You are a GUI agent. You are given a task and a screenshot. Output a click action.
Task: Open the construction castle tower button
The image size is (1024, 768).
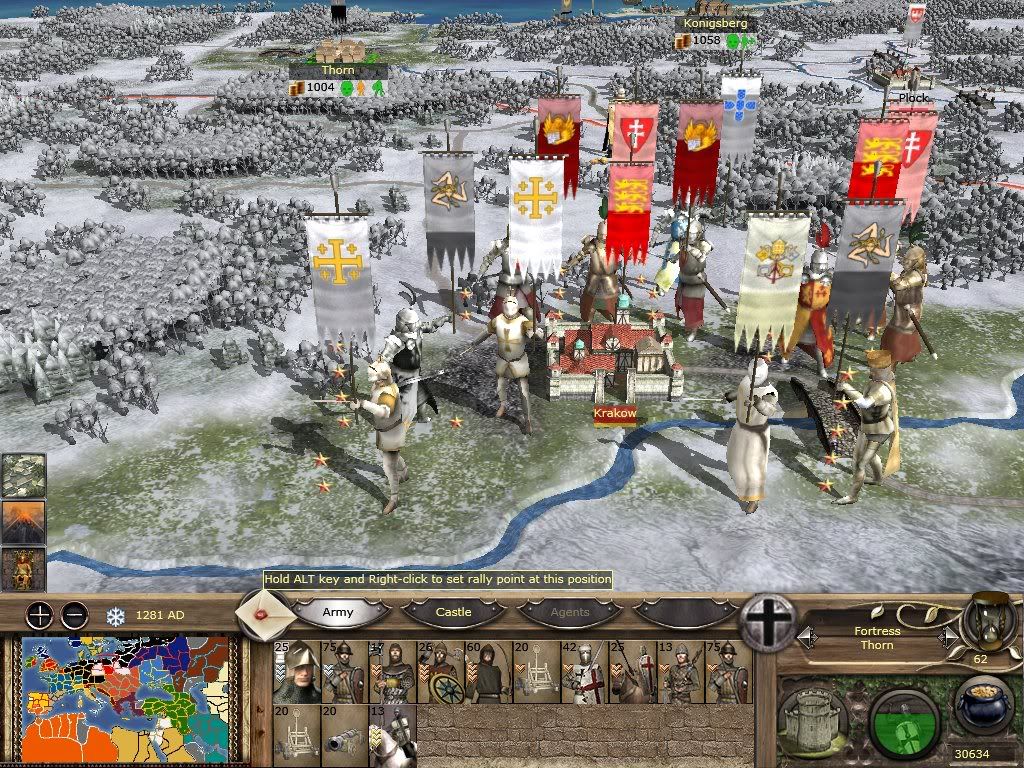pyautogui.click(x=813, y=717)
